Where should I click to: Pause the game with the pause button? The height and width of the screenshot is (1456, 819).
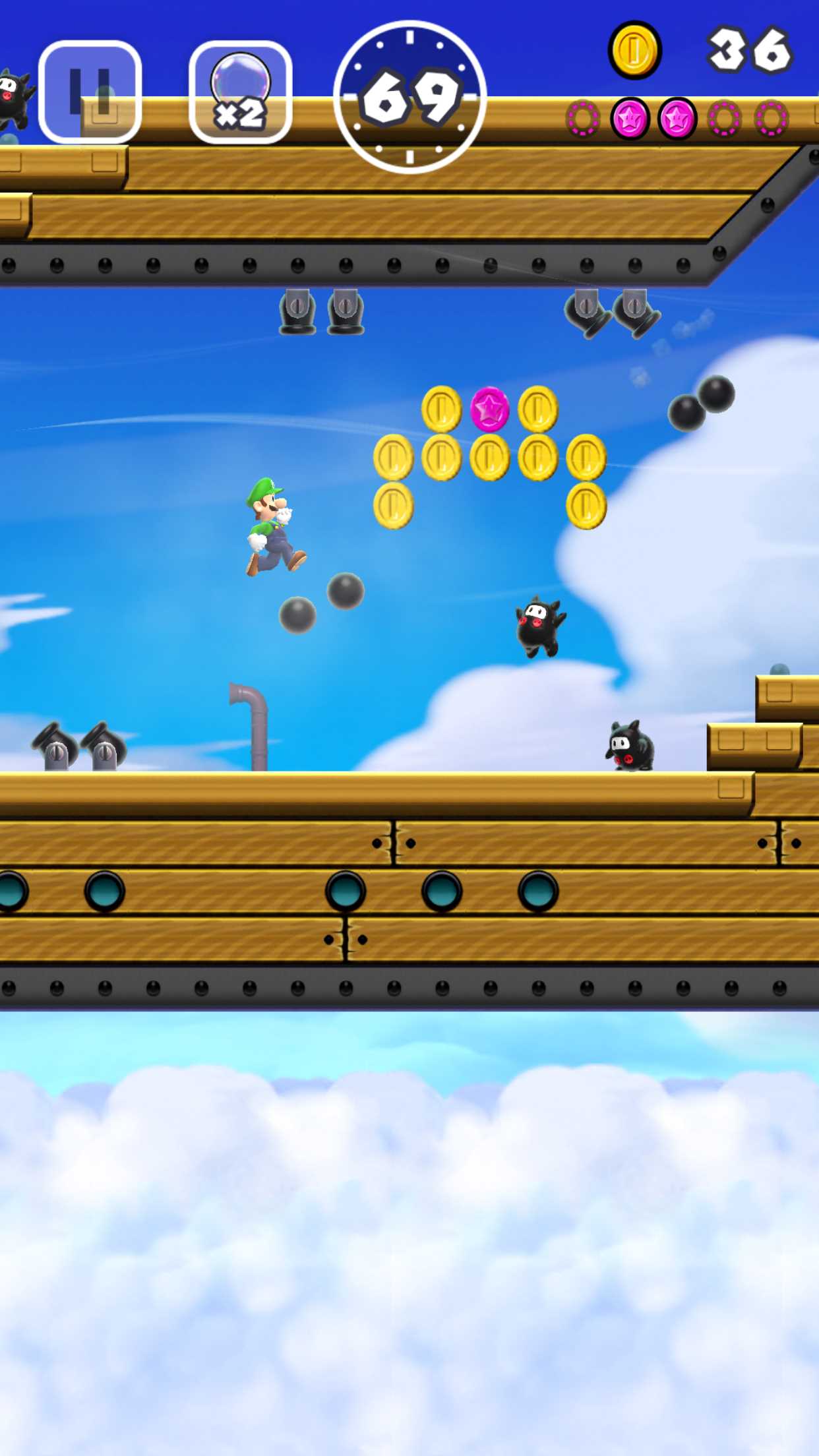pyautogui.click(x=90, y=92)
